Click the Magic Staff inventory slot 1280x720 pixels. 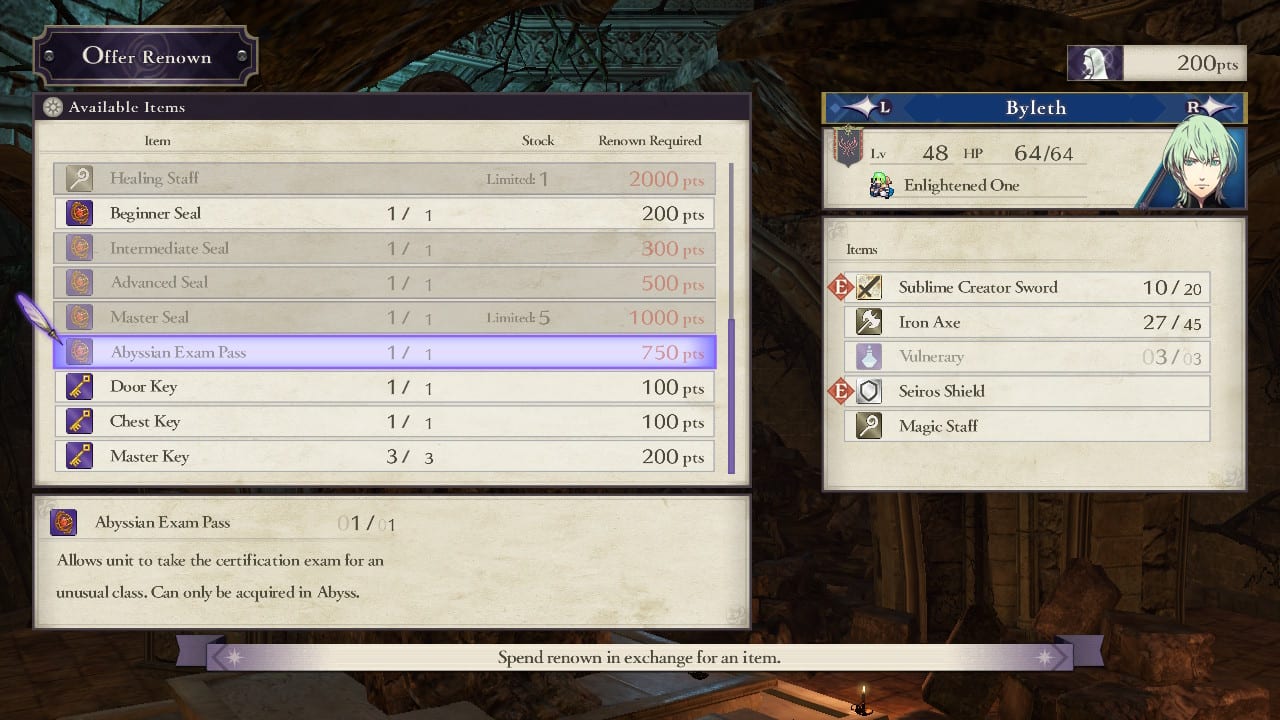(x=1027, y=426)
